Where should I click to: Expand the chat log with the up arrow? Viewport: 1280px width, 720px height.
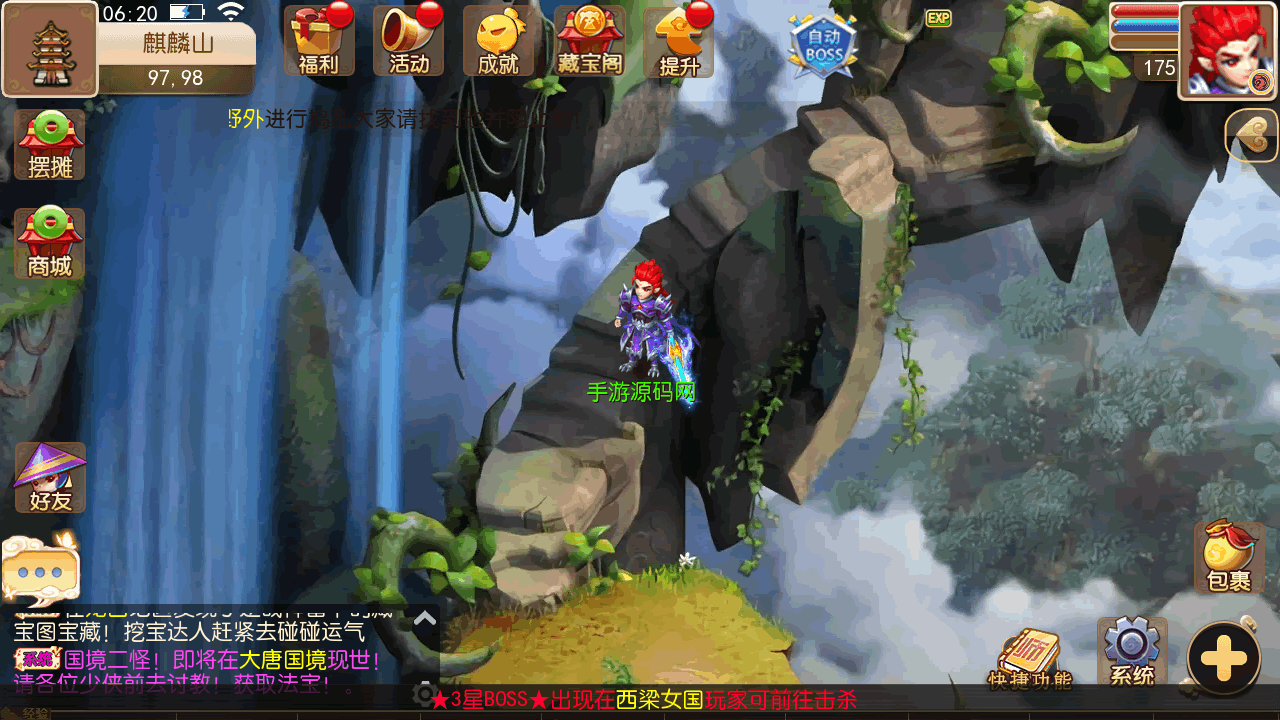coord(425,619)
